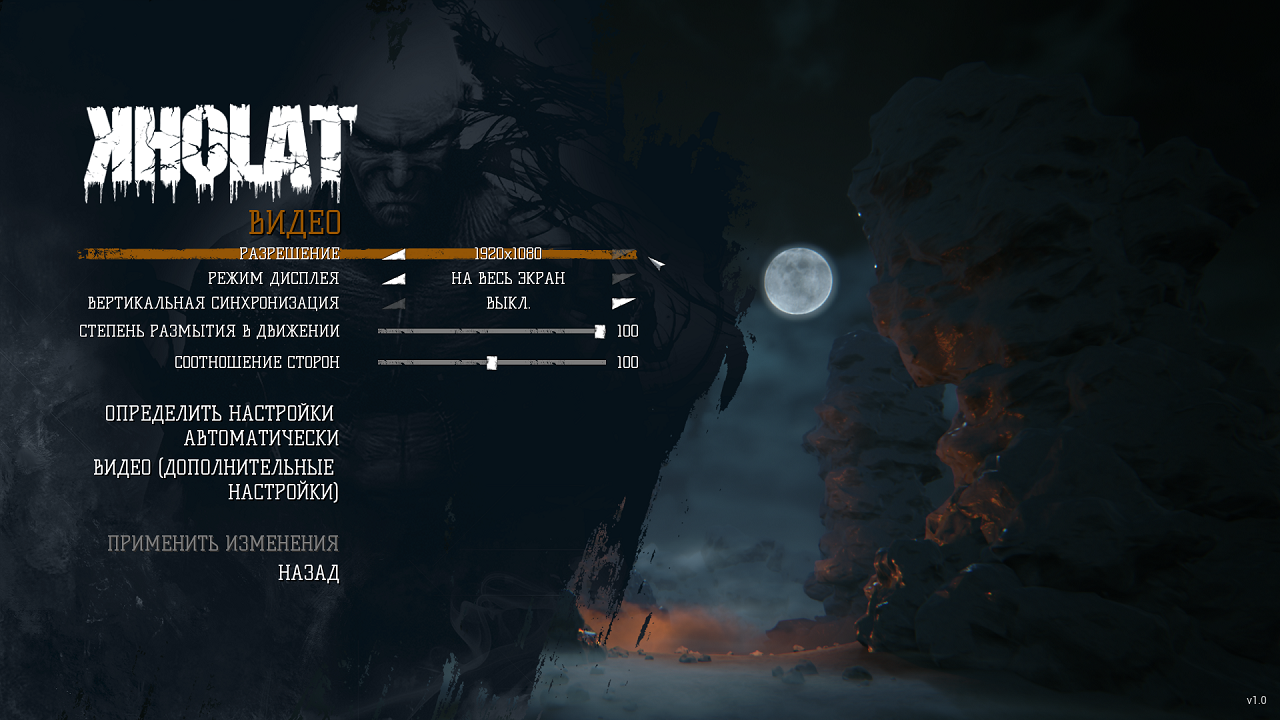This screenshot has height=720, width=1280.
Task: Click the motion blur amount slider
Action: (x=492, y=331)
